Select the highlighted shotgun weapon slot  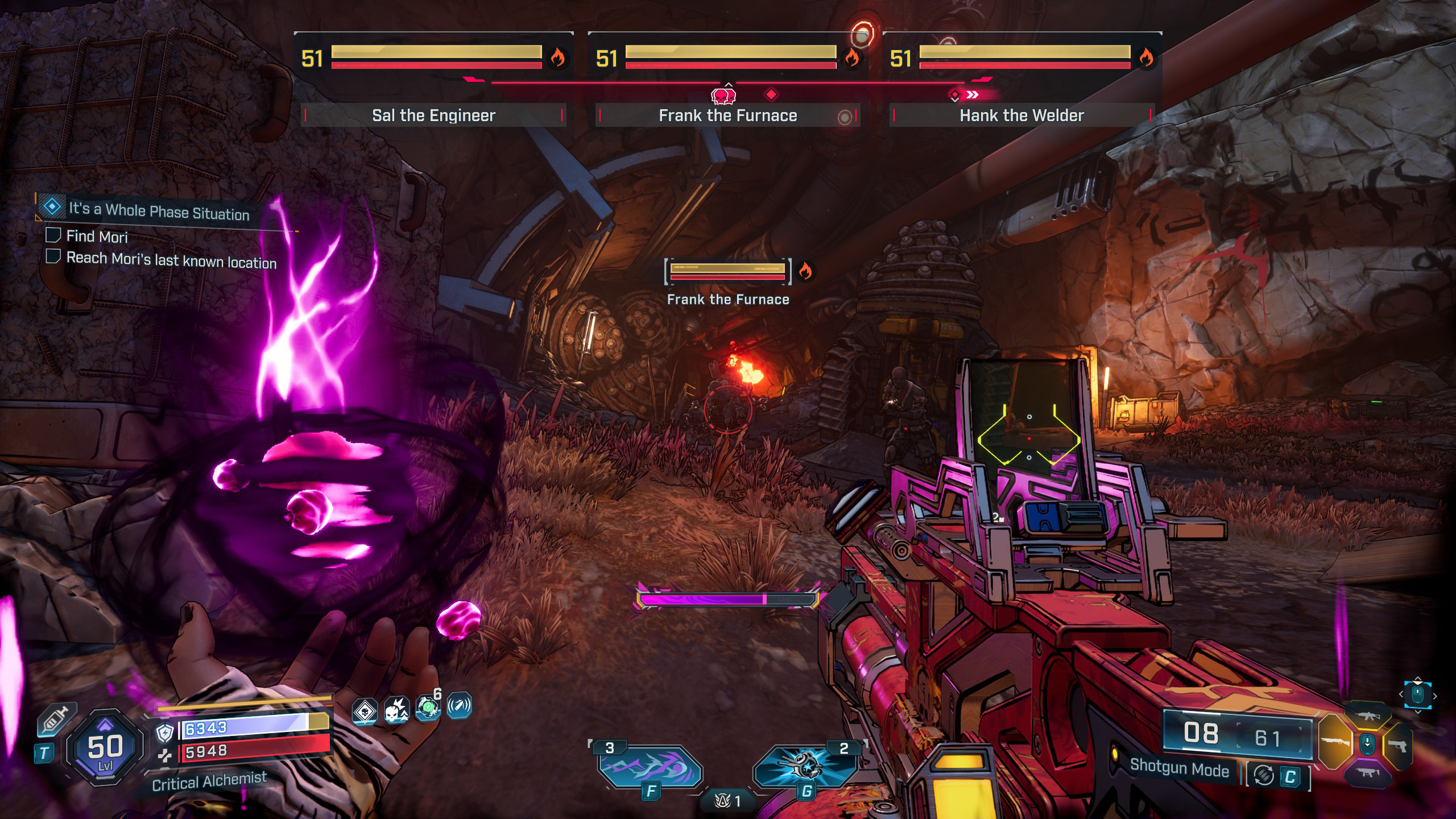tap(1334, 742)
